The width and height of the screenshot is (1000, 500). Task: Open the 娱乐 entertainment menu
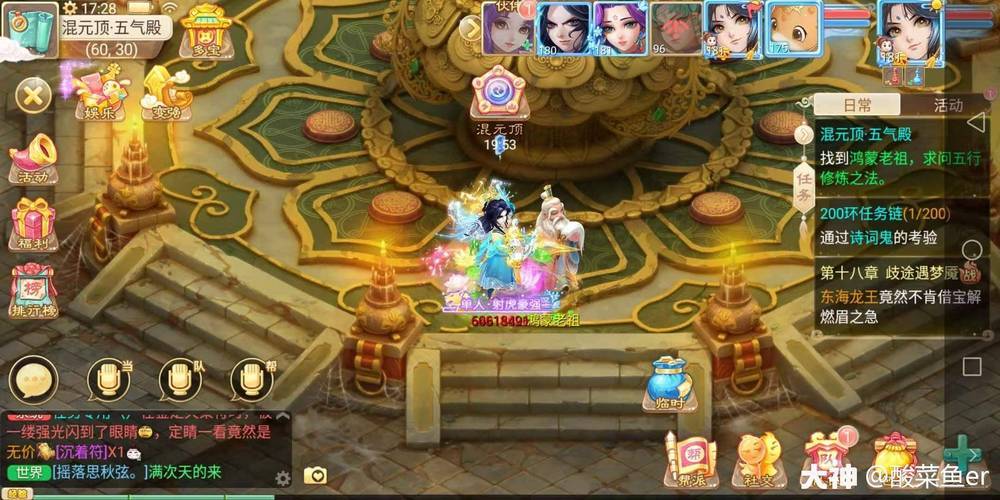coord(100,92)
